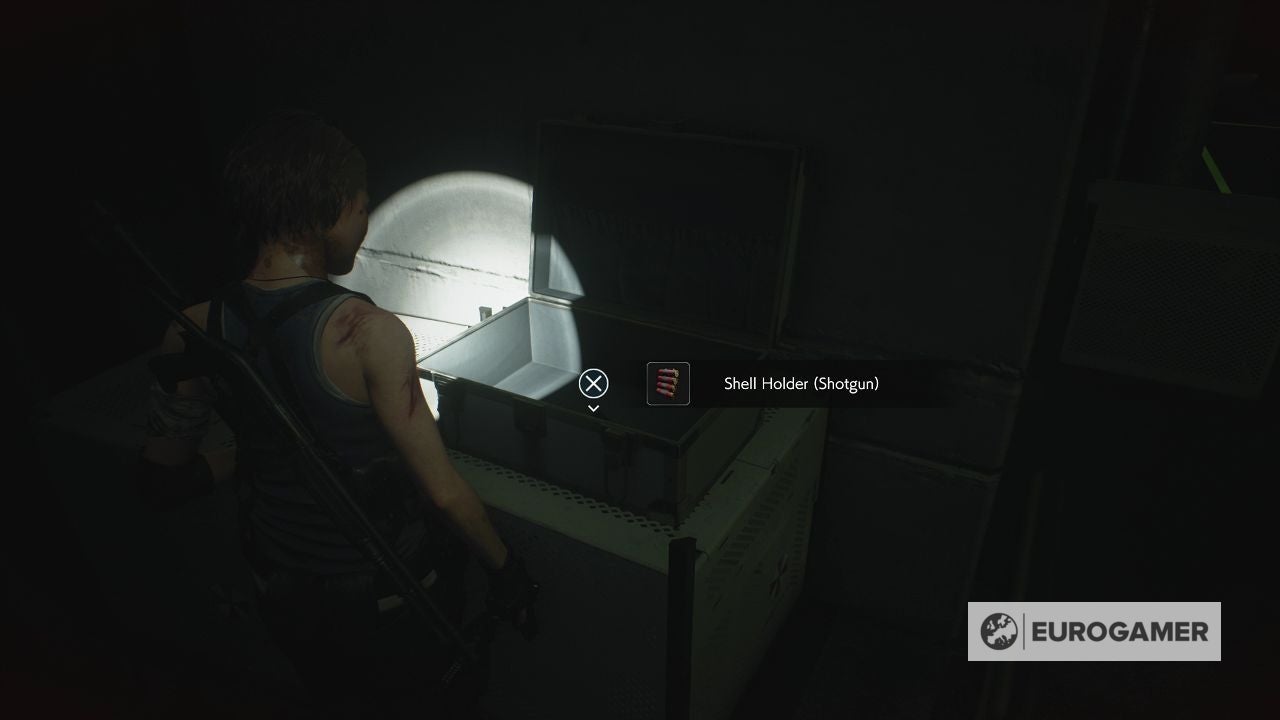This screenshot has width=1280, height=720.
Task: Click the divider line in the Eurogamer logo
Action: click(x=1022, y=631)
